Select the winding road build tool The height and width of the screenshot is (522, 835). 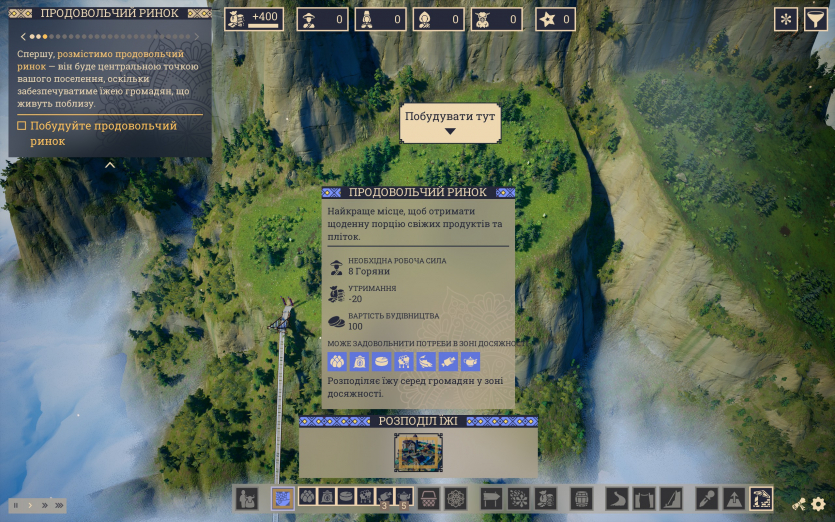click(x=618, y=497)
